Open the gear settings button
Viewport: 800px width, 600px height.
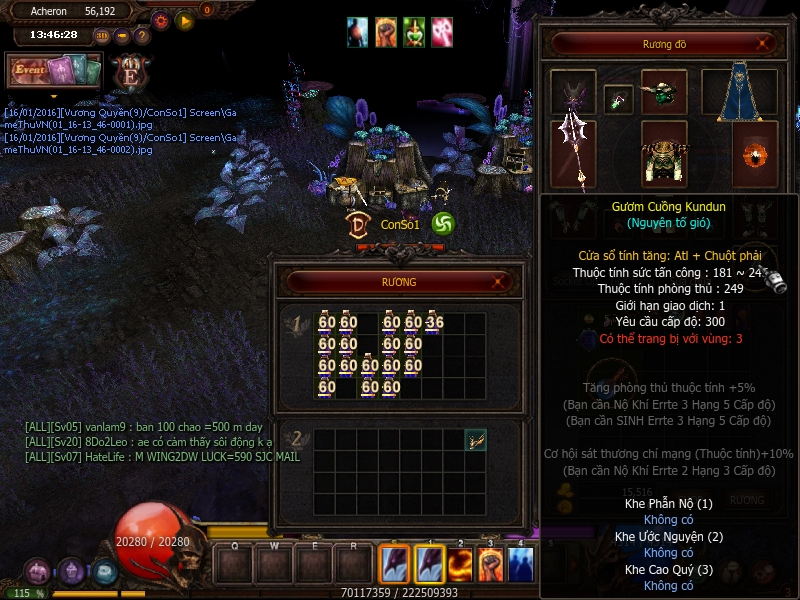pyautogui.click(x=160, y=20)
